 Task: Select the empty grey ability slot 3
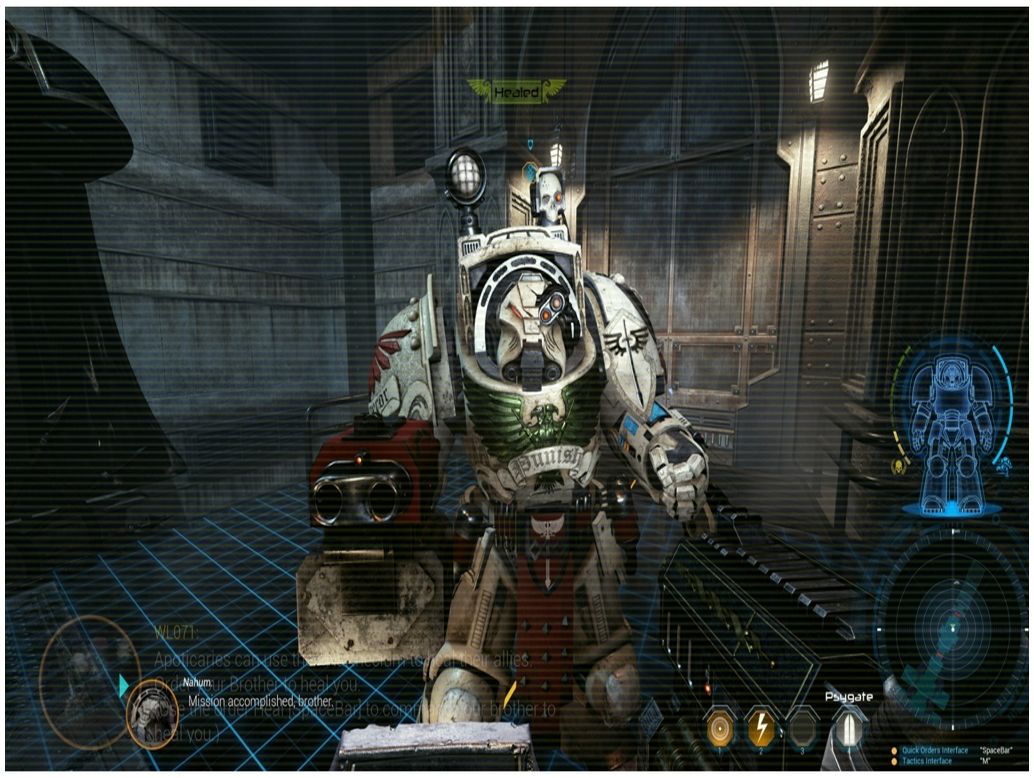(802, 729)
